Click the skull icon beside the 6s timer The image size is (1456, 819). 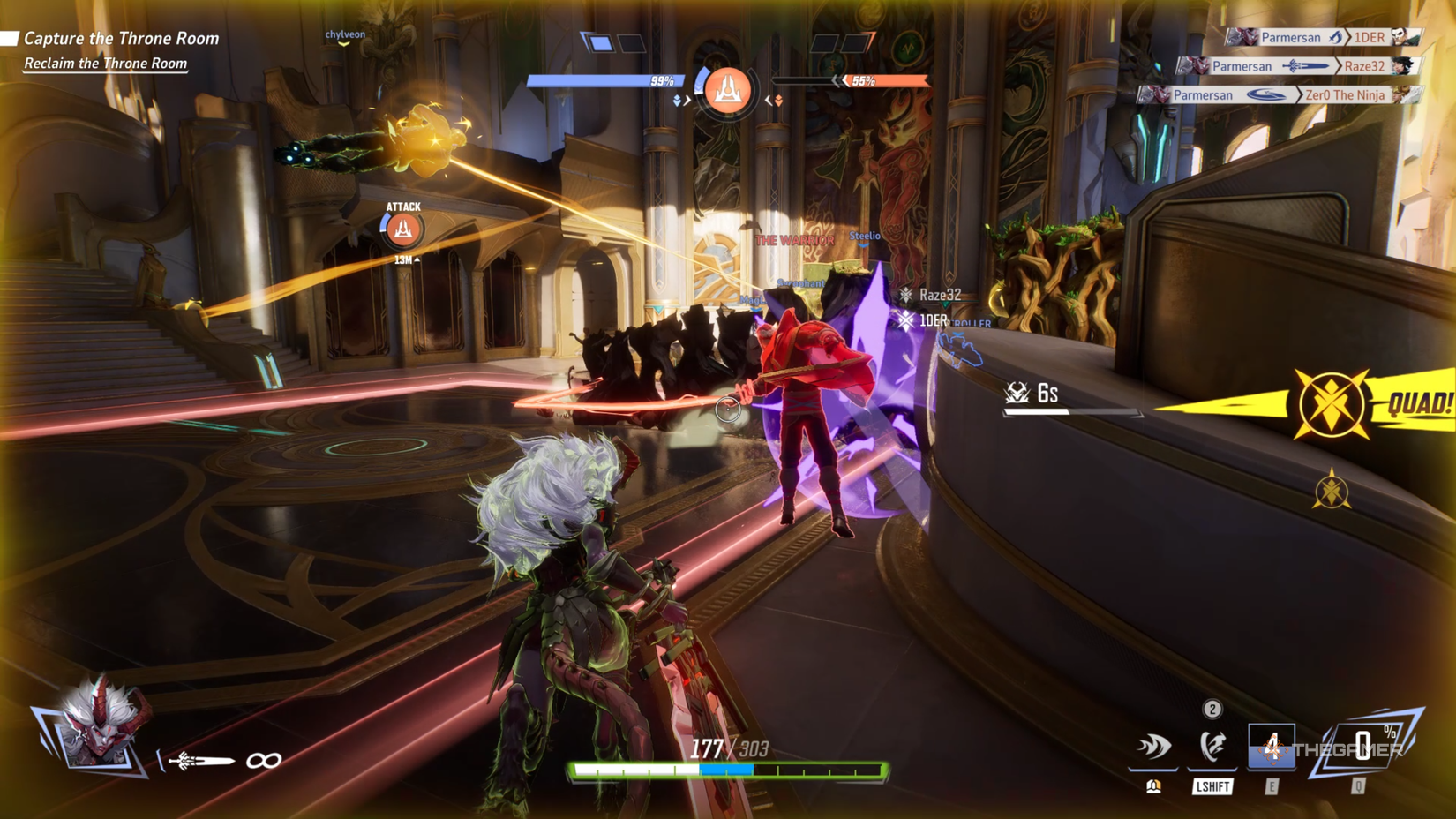click(x=1015, y=391)
